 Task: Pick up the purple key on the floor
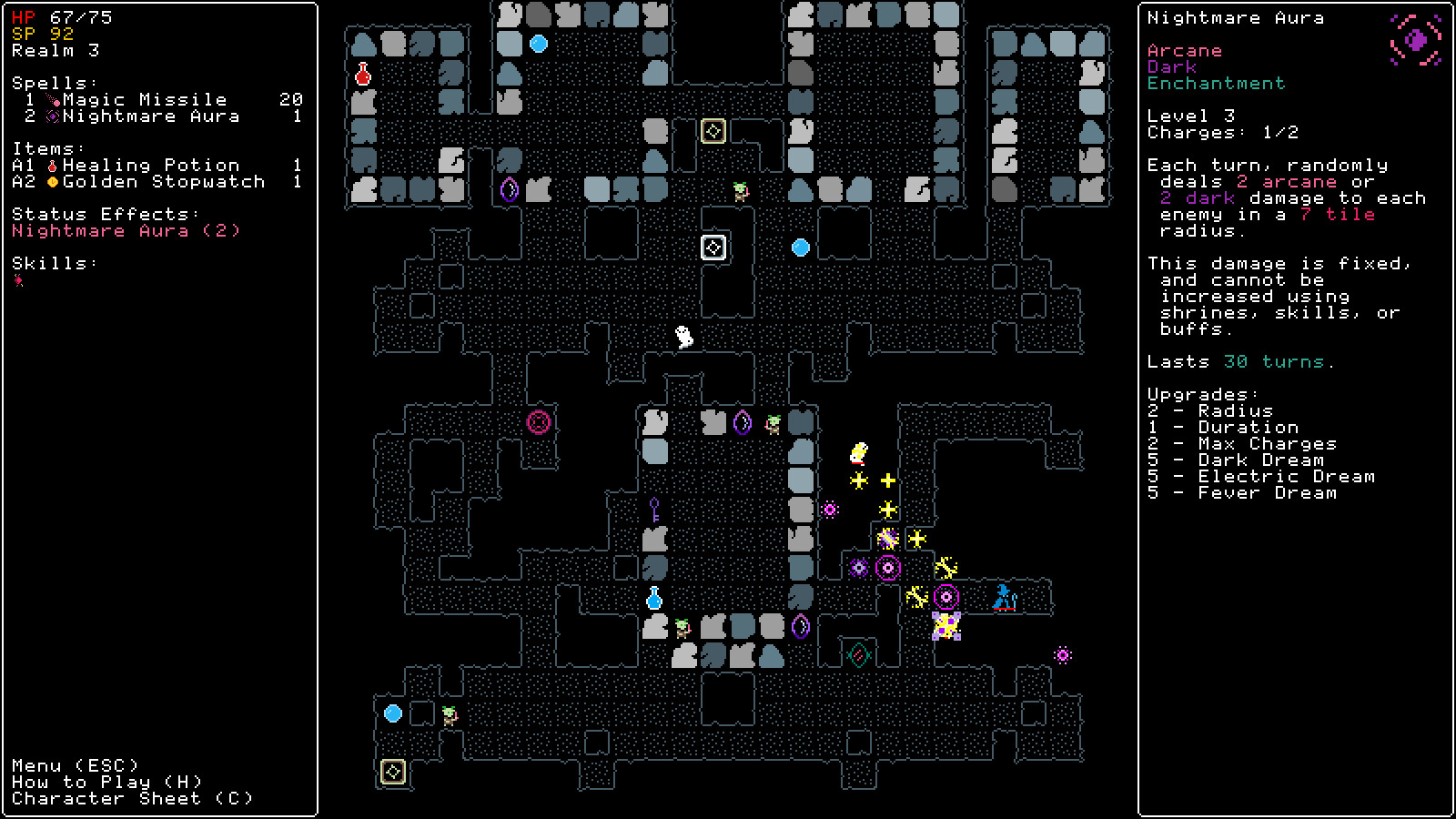coord(652,508)
